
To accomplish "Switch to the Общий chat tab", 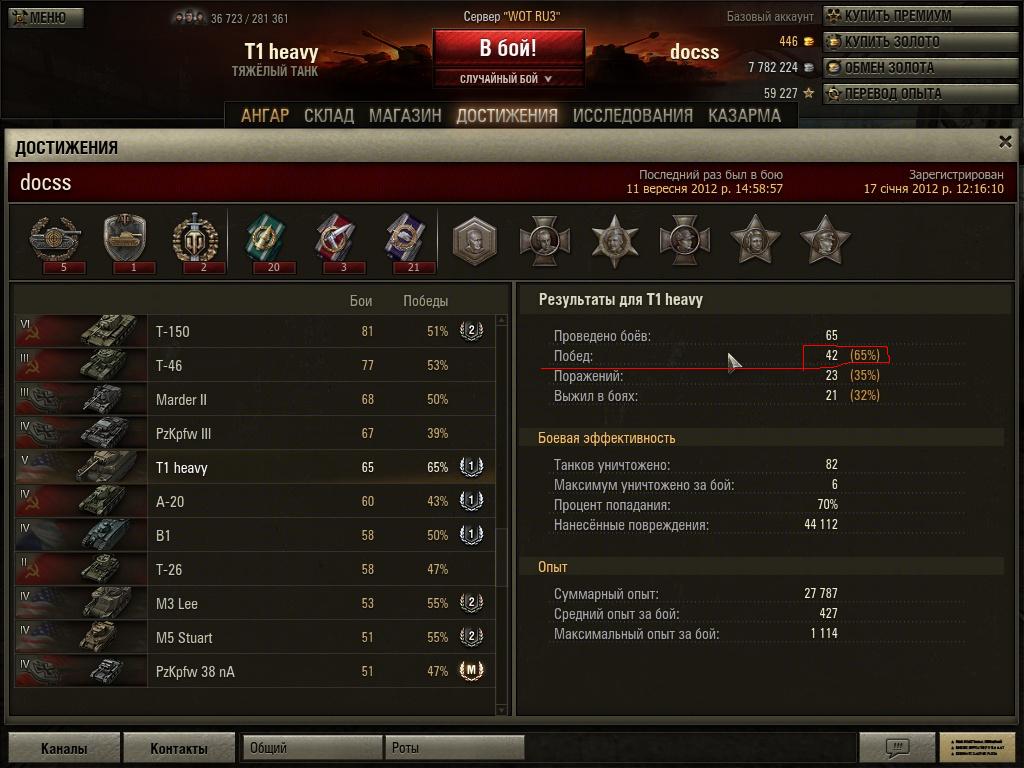I will coord(312,748).
